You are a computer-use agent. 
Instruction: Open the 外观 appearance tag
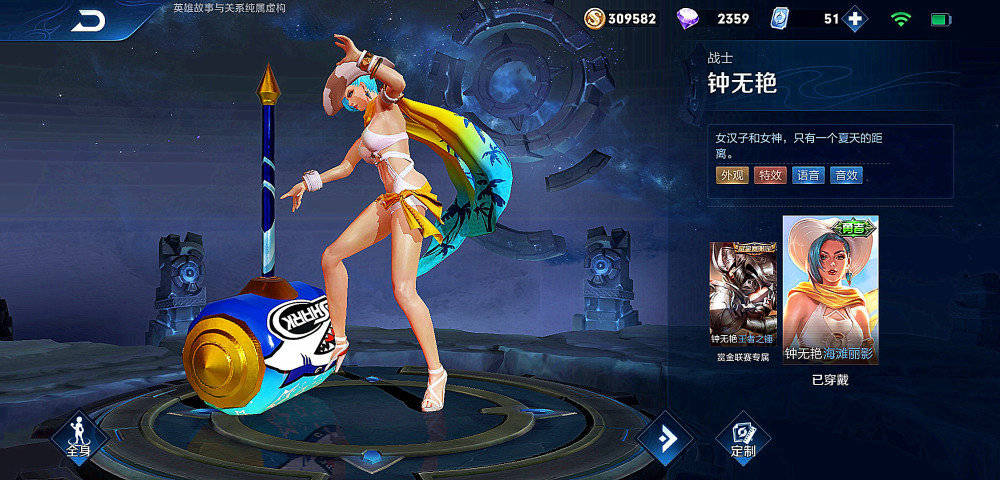tap(732, 175)
